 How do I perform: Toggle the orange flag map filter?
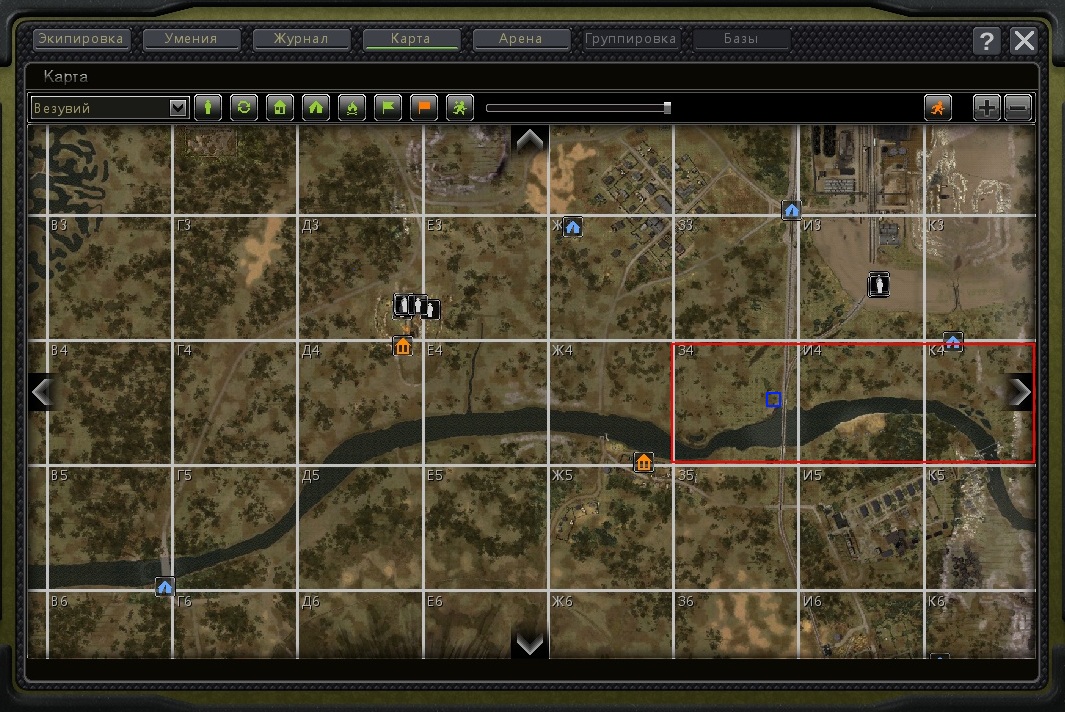(424, 108)
